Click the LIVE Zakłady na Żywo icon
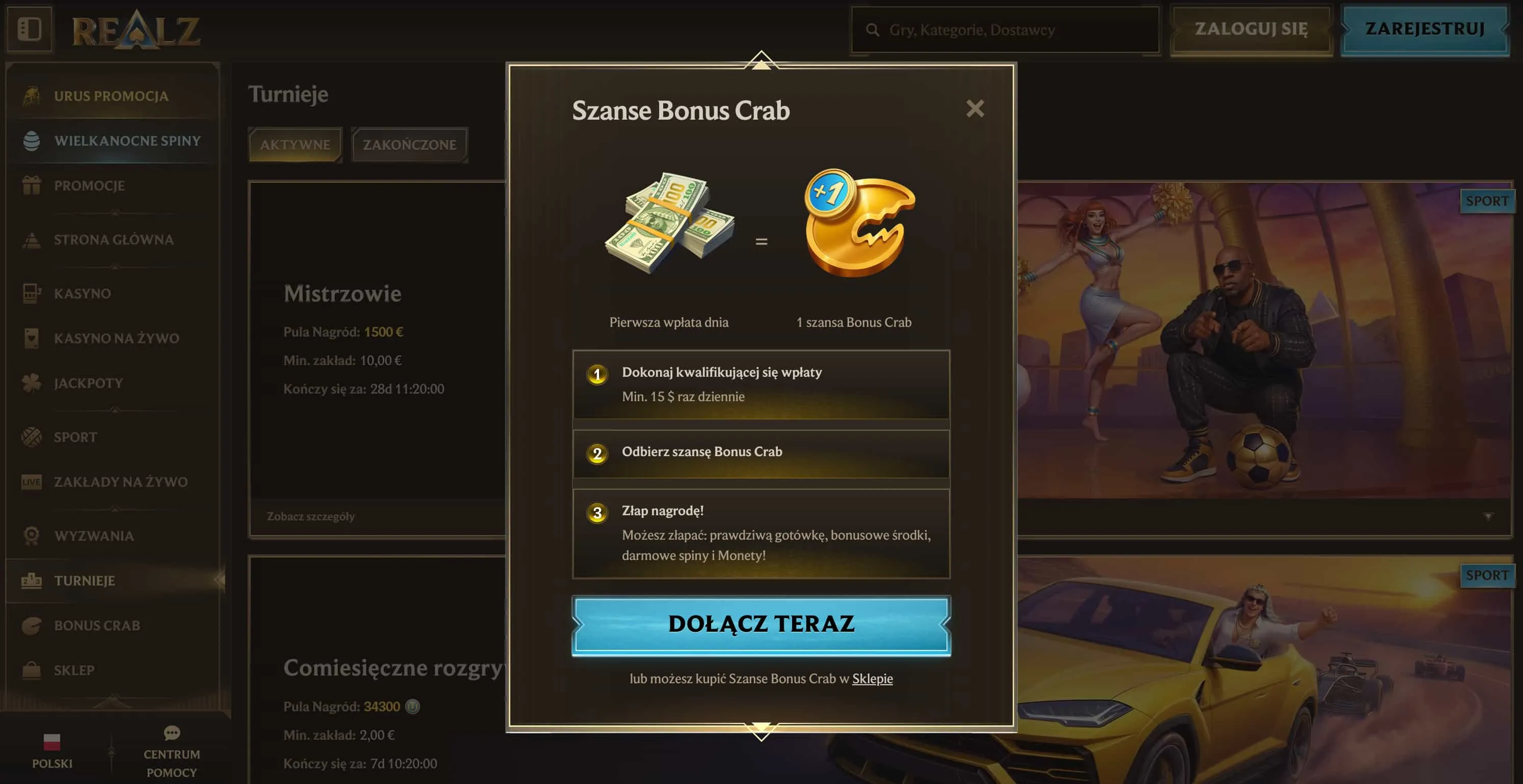Image resolution: width=1523 pixels, height=784 pixels. [33, 482]
